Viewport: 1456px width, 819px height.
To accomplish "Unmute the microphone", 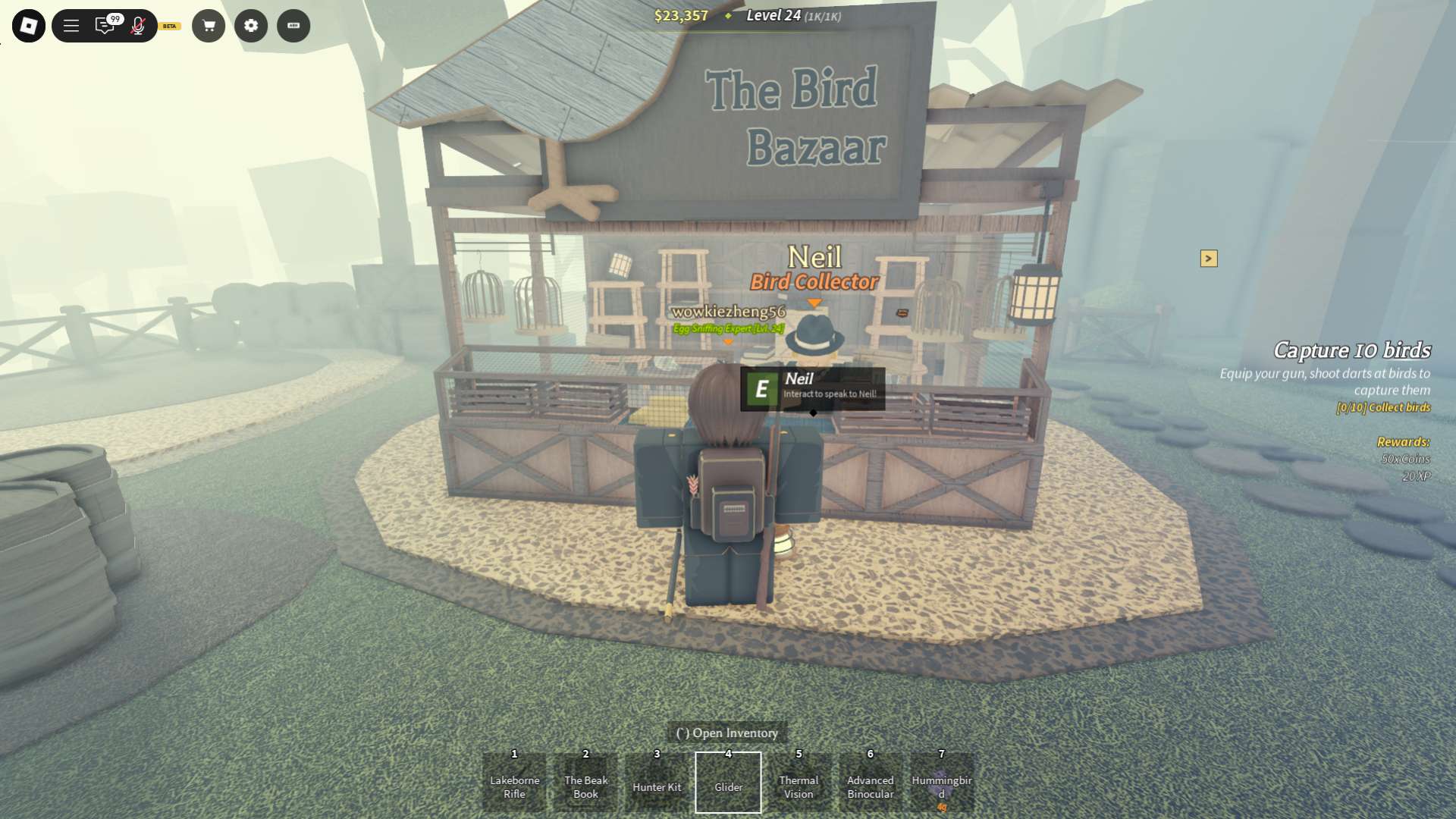I will (137, 25).
